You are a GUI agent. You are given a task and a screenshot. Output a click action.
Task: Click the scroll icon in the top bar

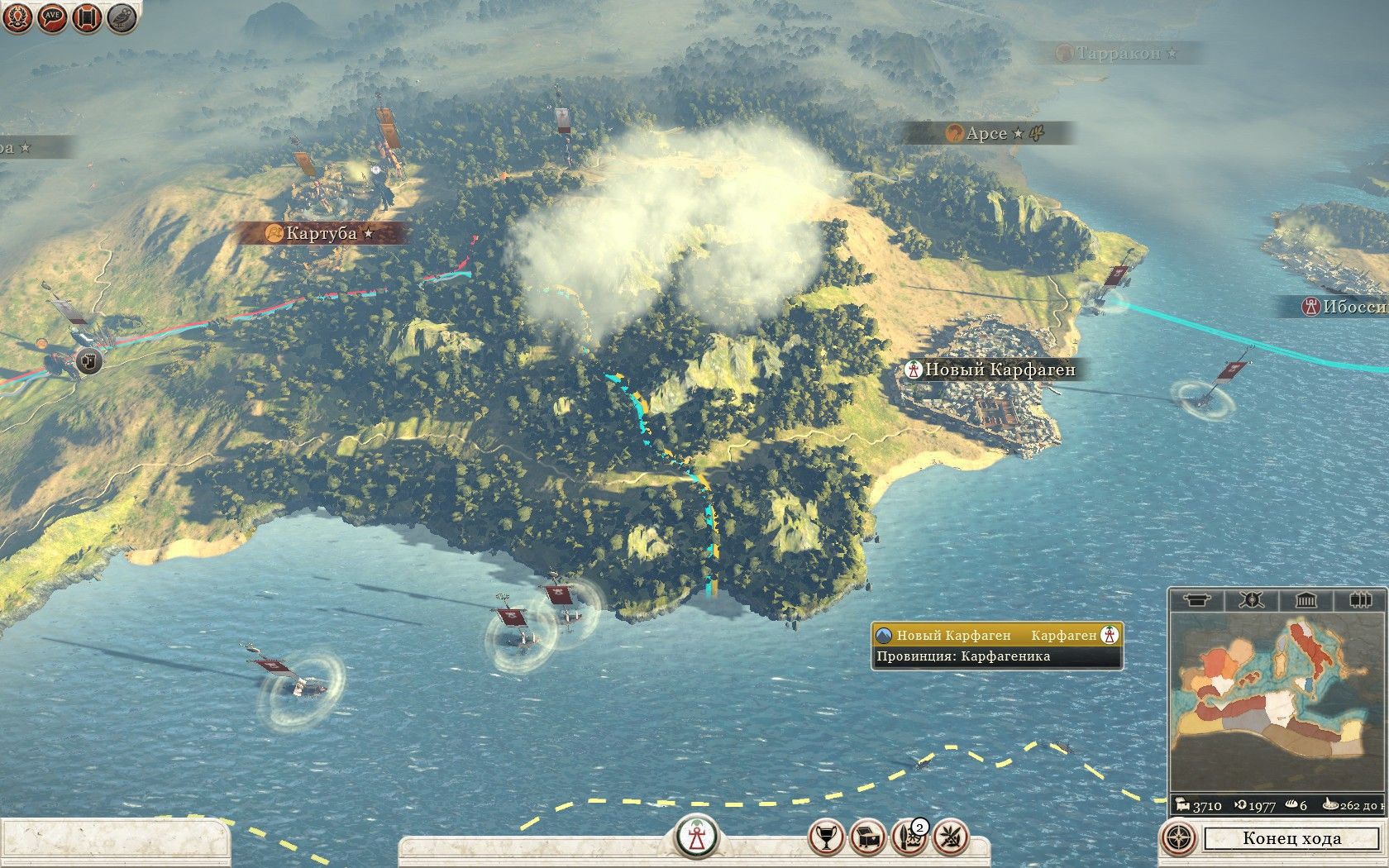(87, 18)
